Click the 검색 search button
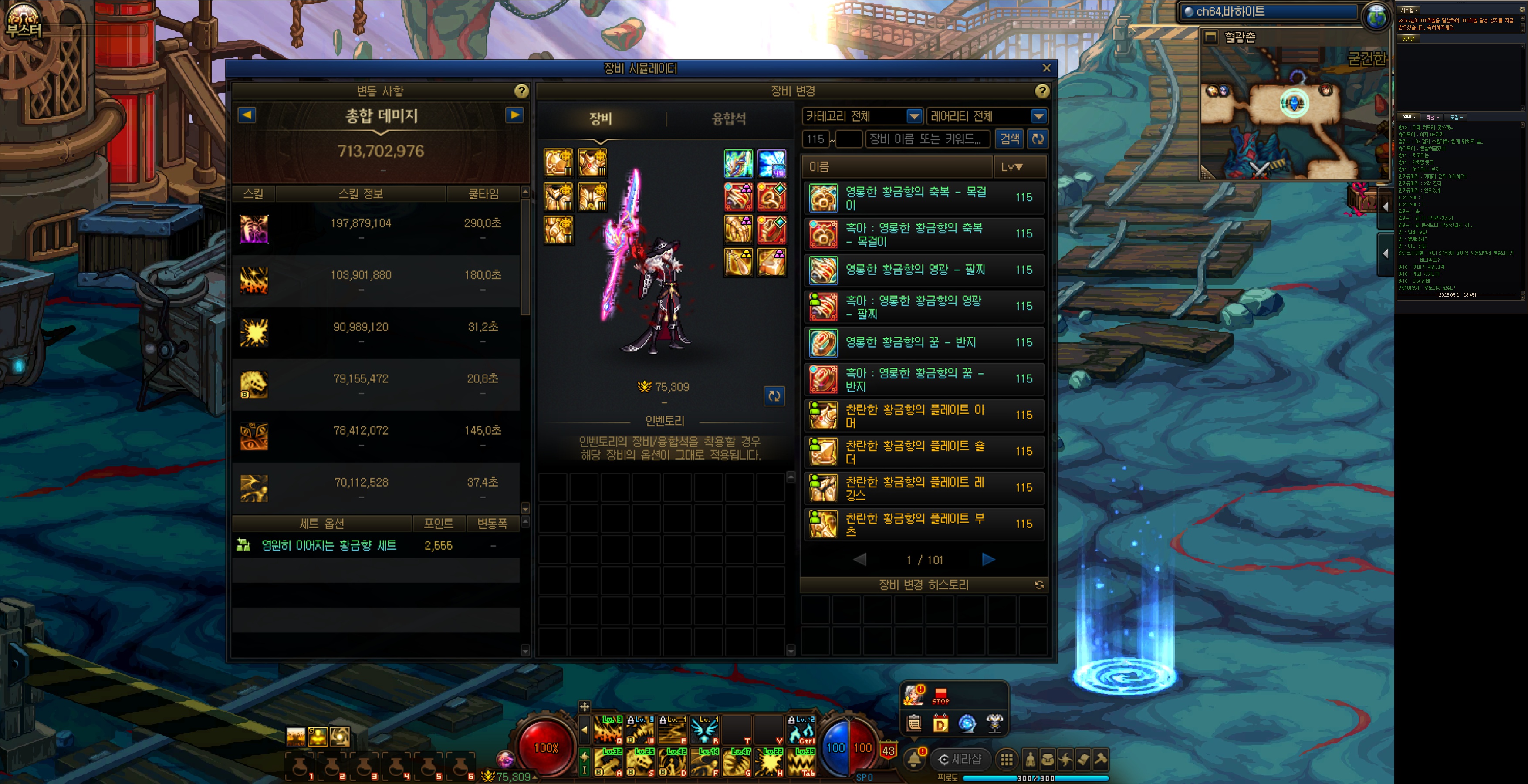1528x784 pixels. (1010, 139)
